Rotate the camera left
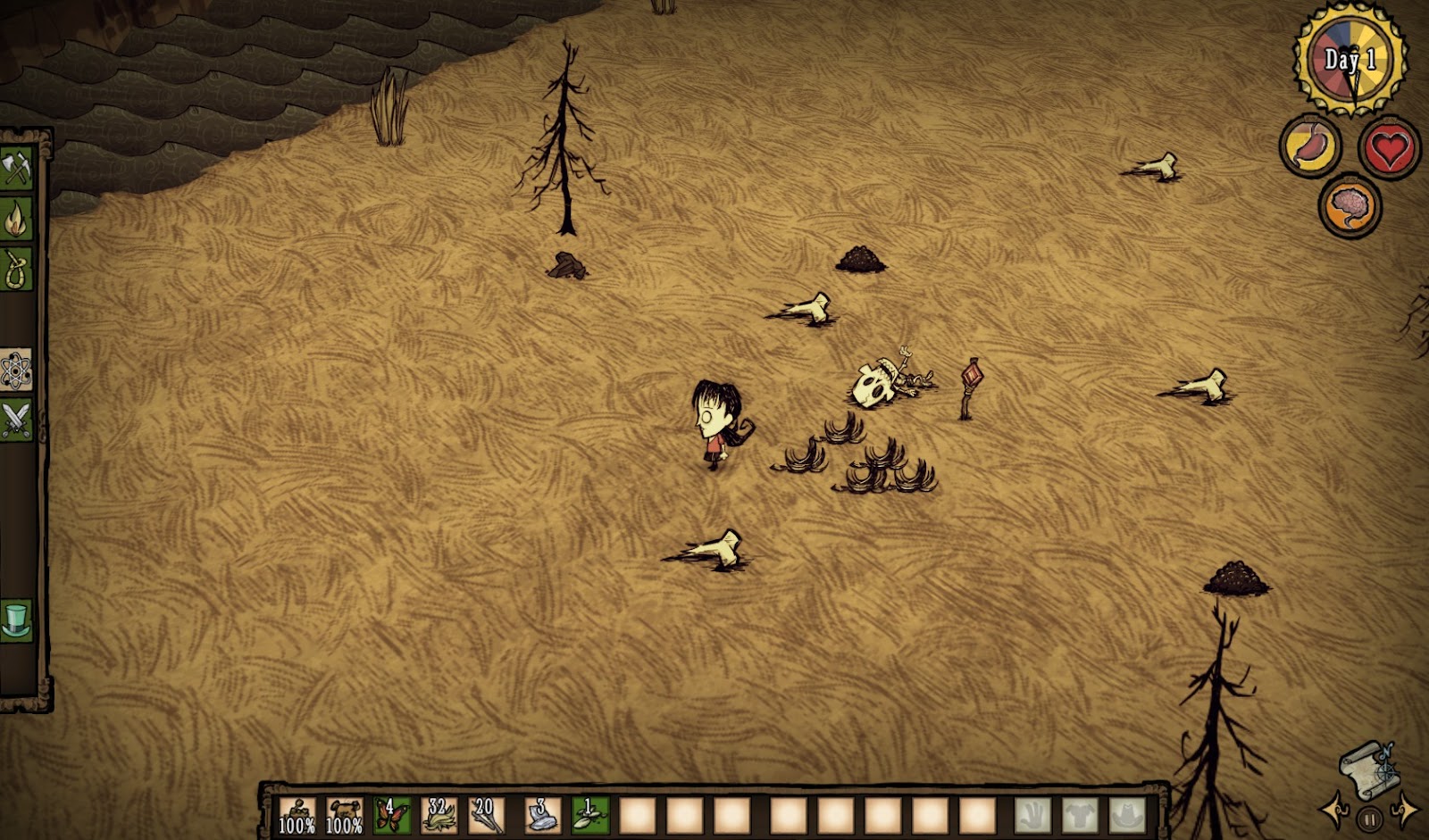 click(1334, 807)
